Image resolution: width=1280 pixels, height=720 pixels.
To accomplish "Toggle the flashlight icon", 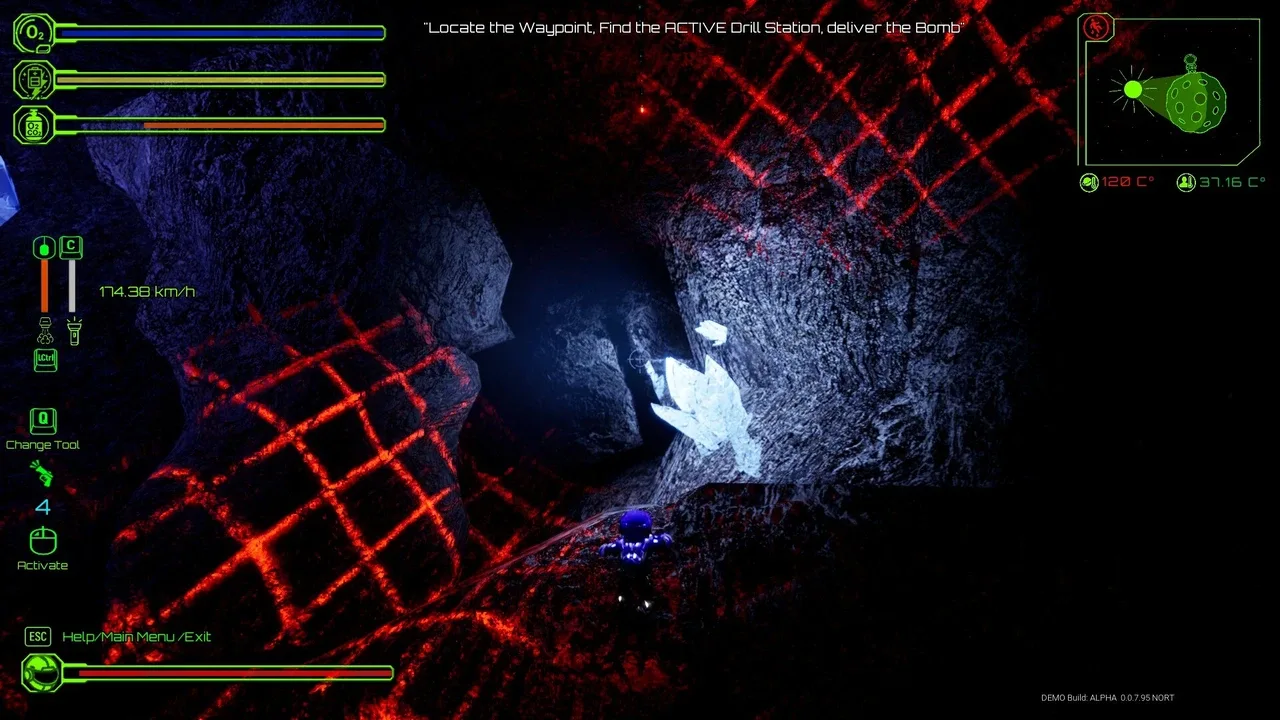I will coord(72,330).
